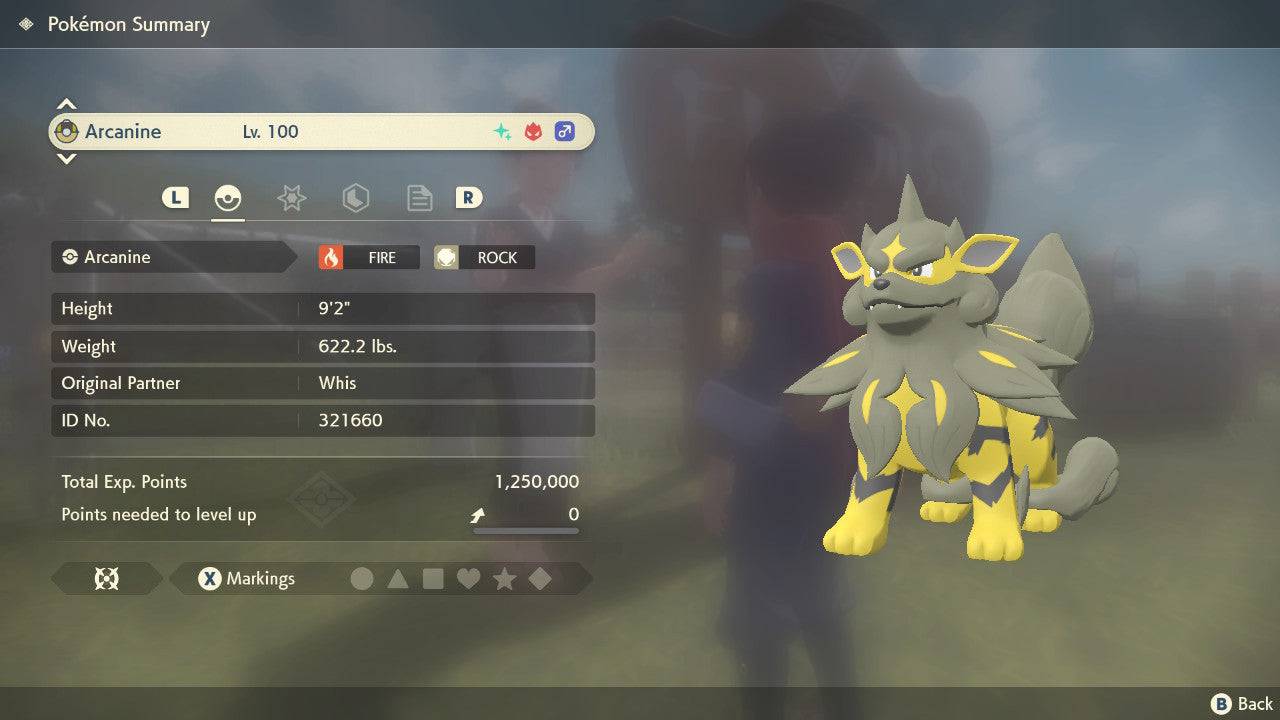Toggle the star marking
The image size is (1280, 720).
[x=504, y=578]
